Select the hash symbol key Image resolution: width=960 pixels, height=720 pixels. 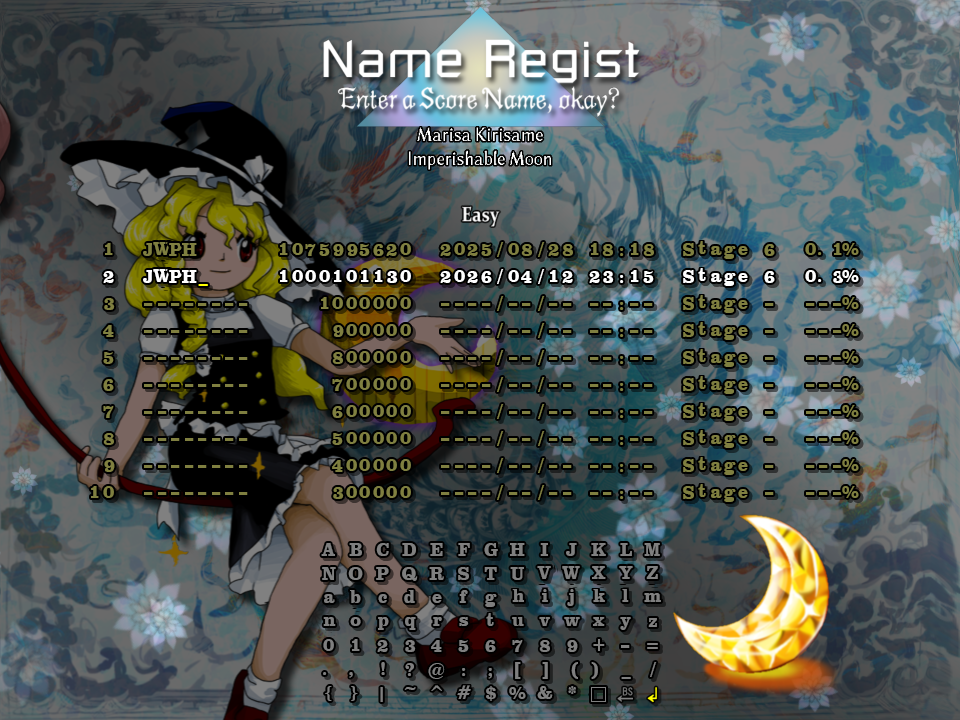(x=463, y=694)
